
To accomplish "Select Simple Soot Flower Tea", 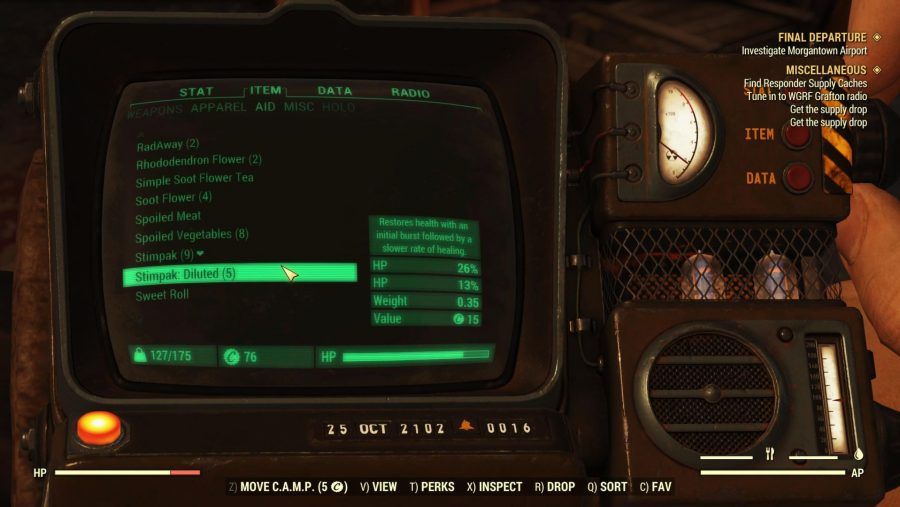I will [194, 178].
